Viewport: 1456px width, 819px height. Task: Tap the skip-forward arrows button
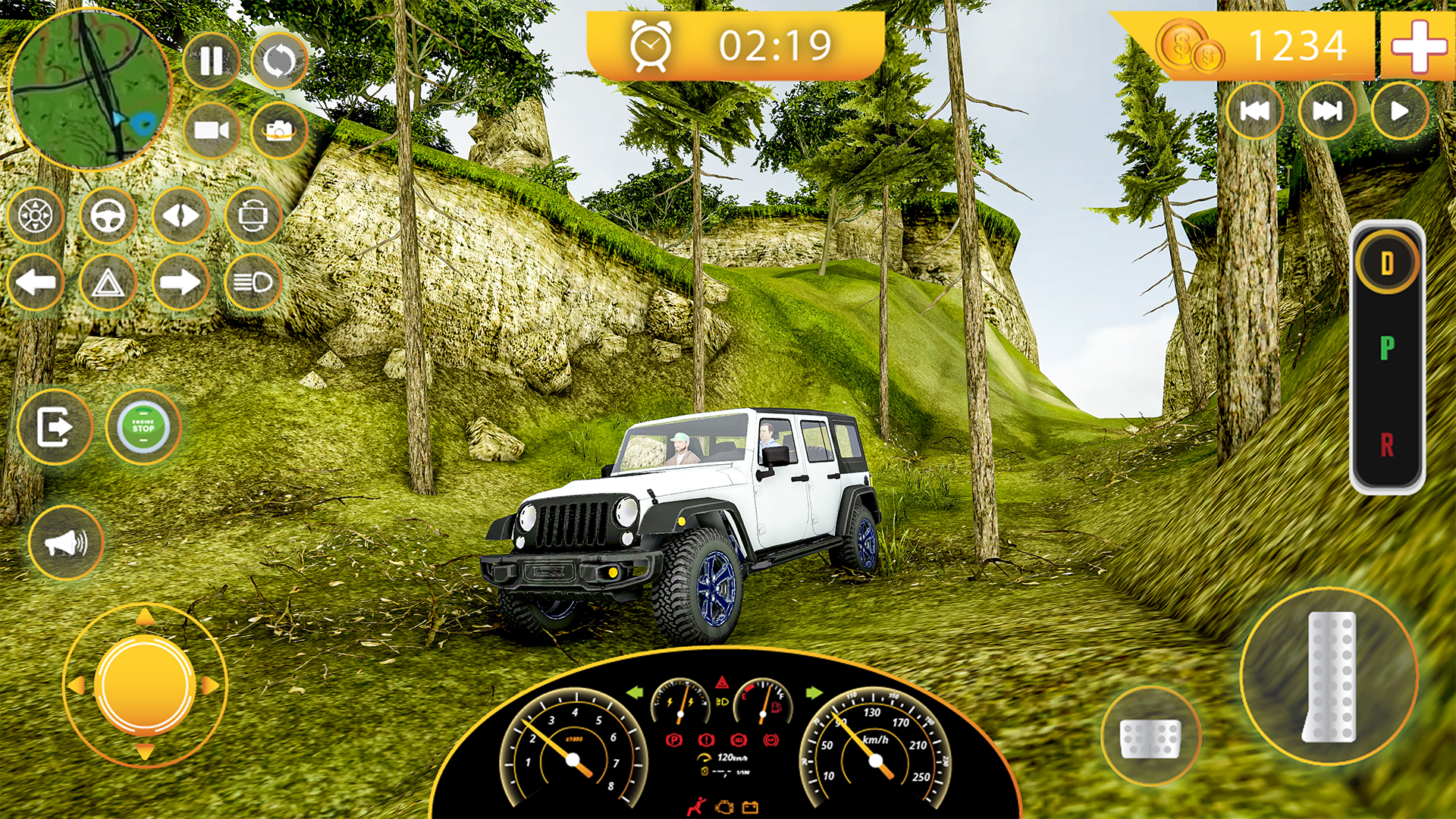1326,111
